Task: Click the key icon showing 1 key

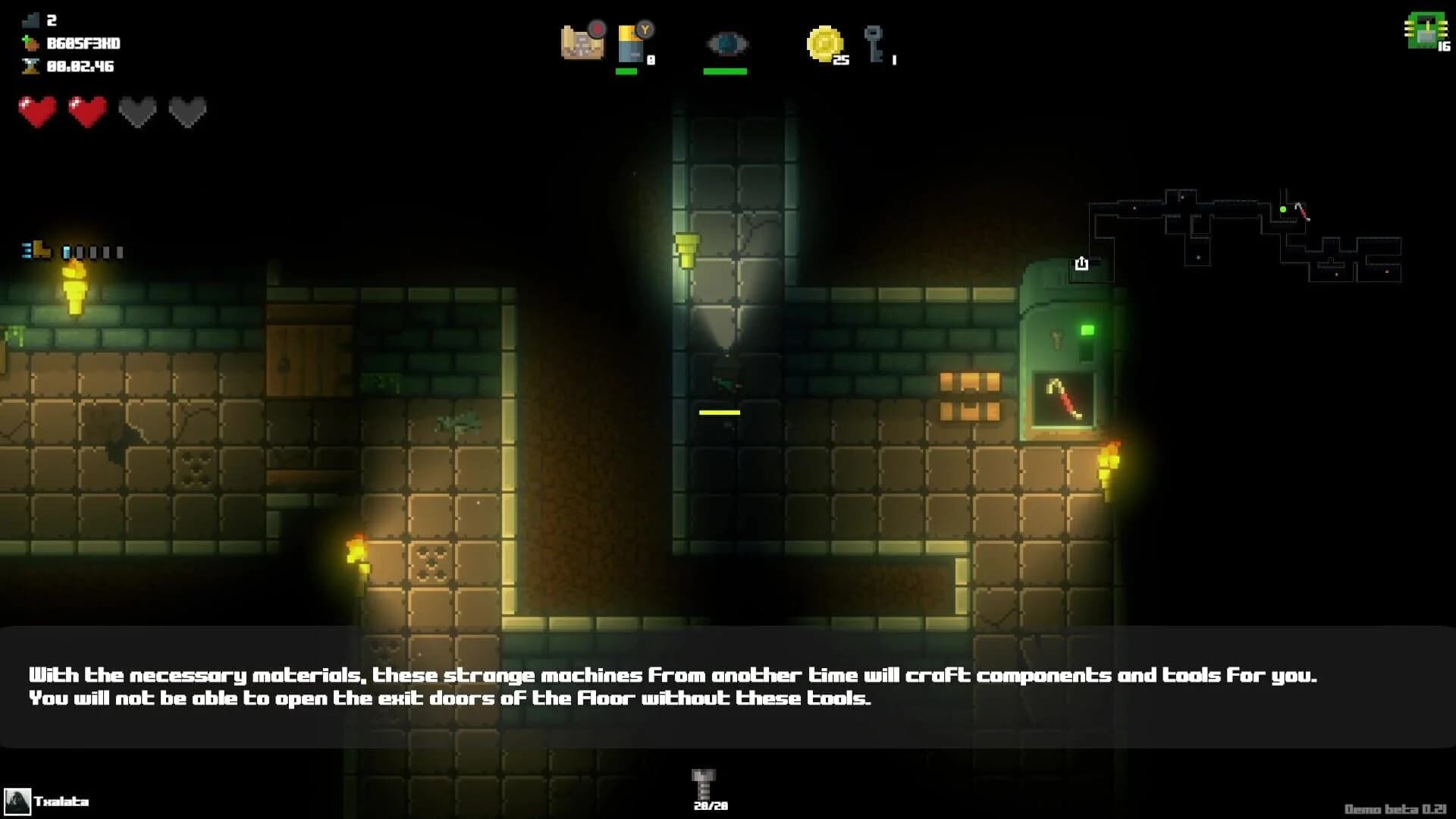Action: point(874,44)
